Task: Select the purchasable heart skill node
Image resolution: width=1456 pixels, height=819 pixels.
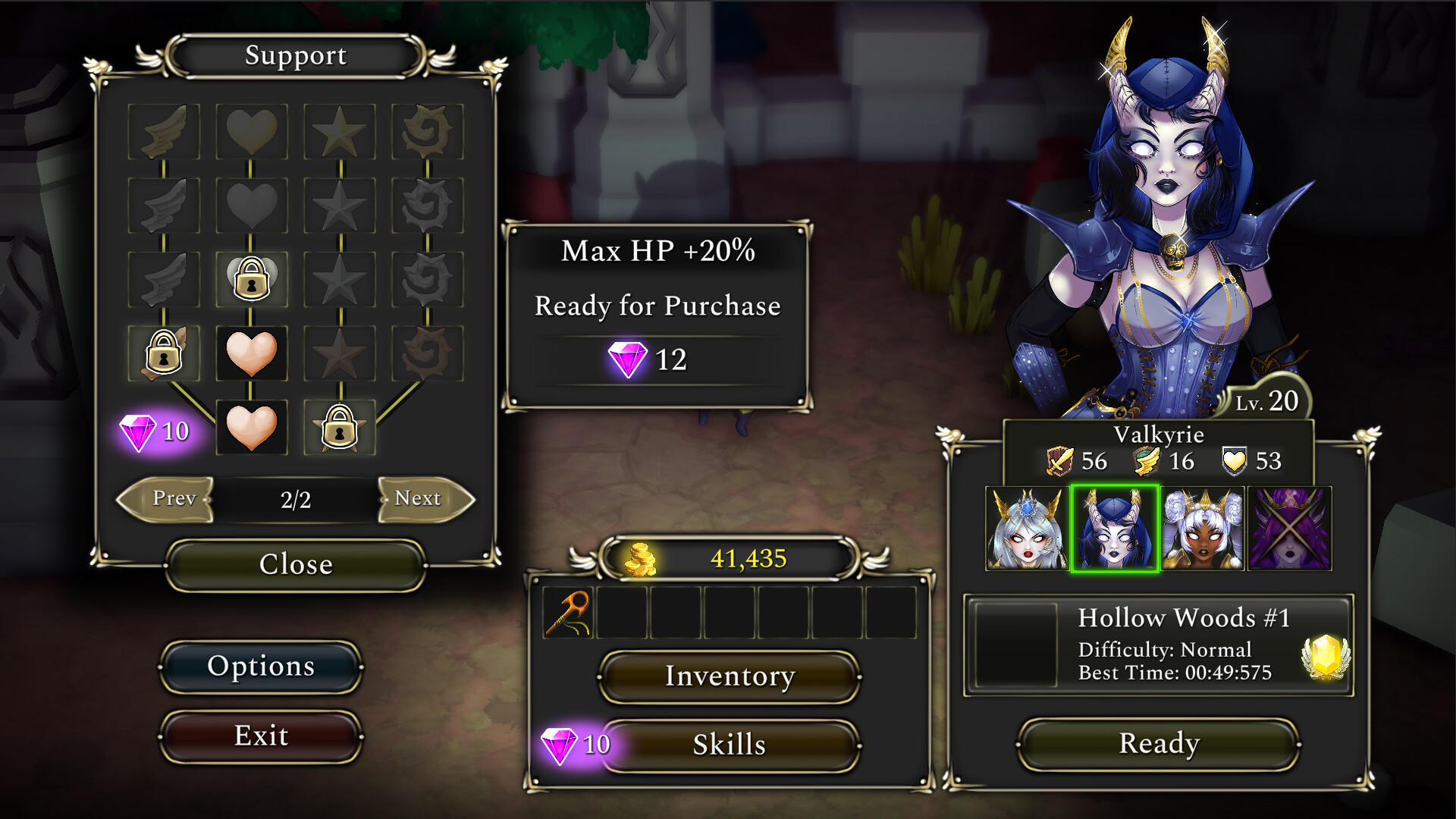Action: (252, 353)
